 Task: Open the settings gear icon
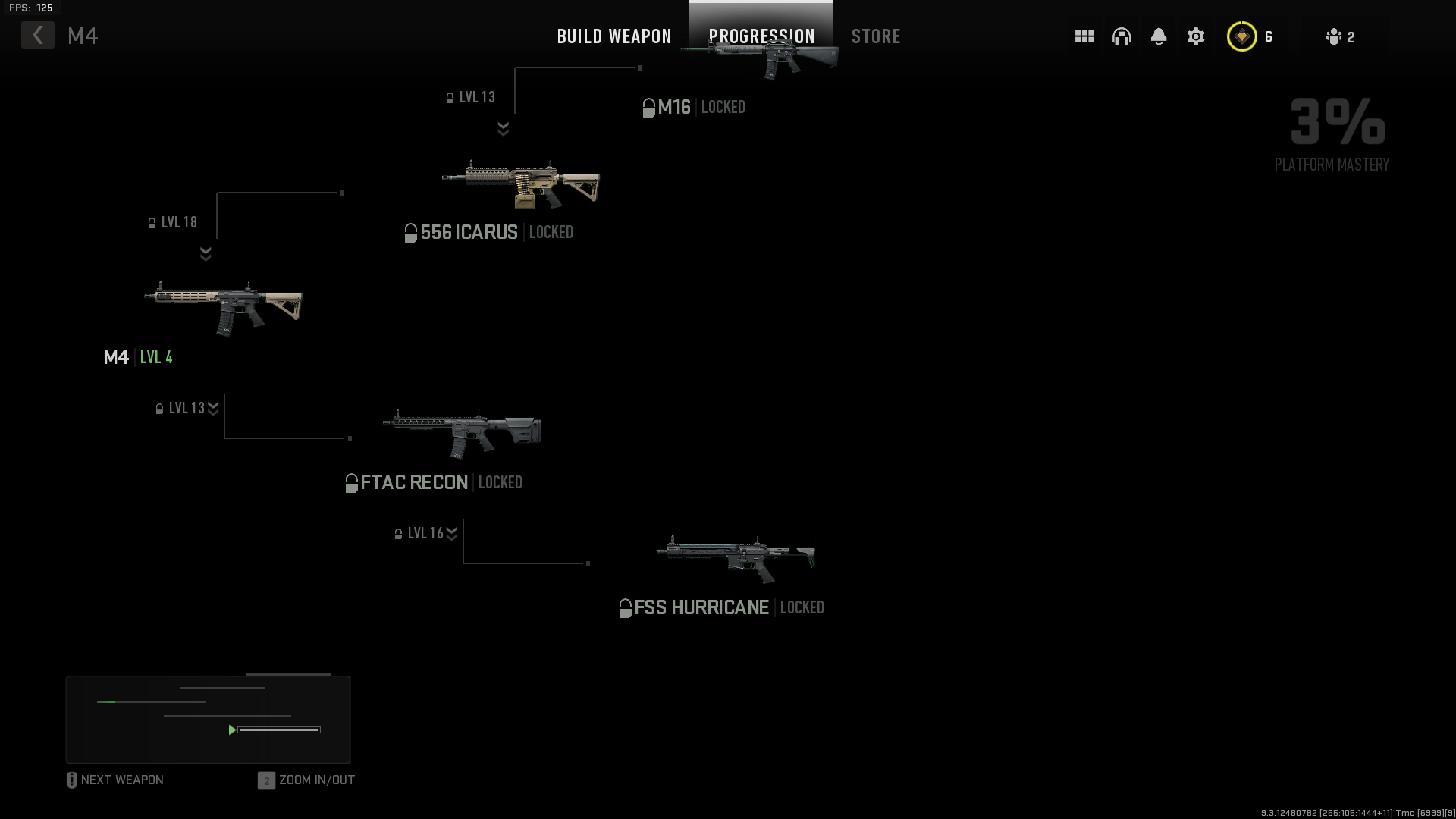pos(1196,36)
